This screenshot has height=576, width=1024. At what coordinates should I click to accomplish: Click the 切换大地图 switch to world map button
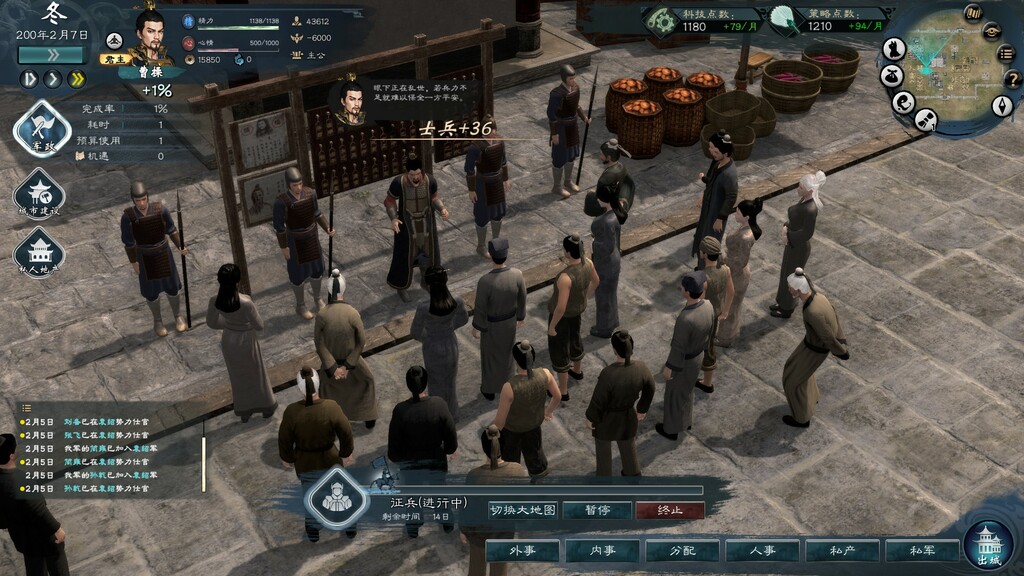coord(522,510)
